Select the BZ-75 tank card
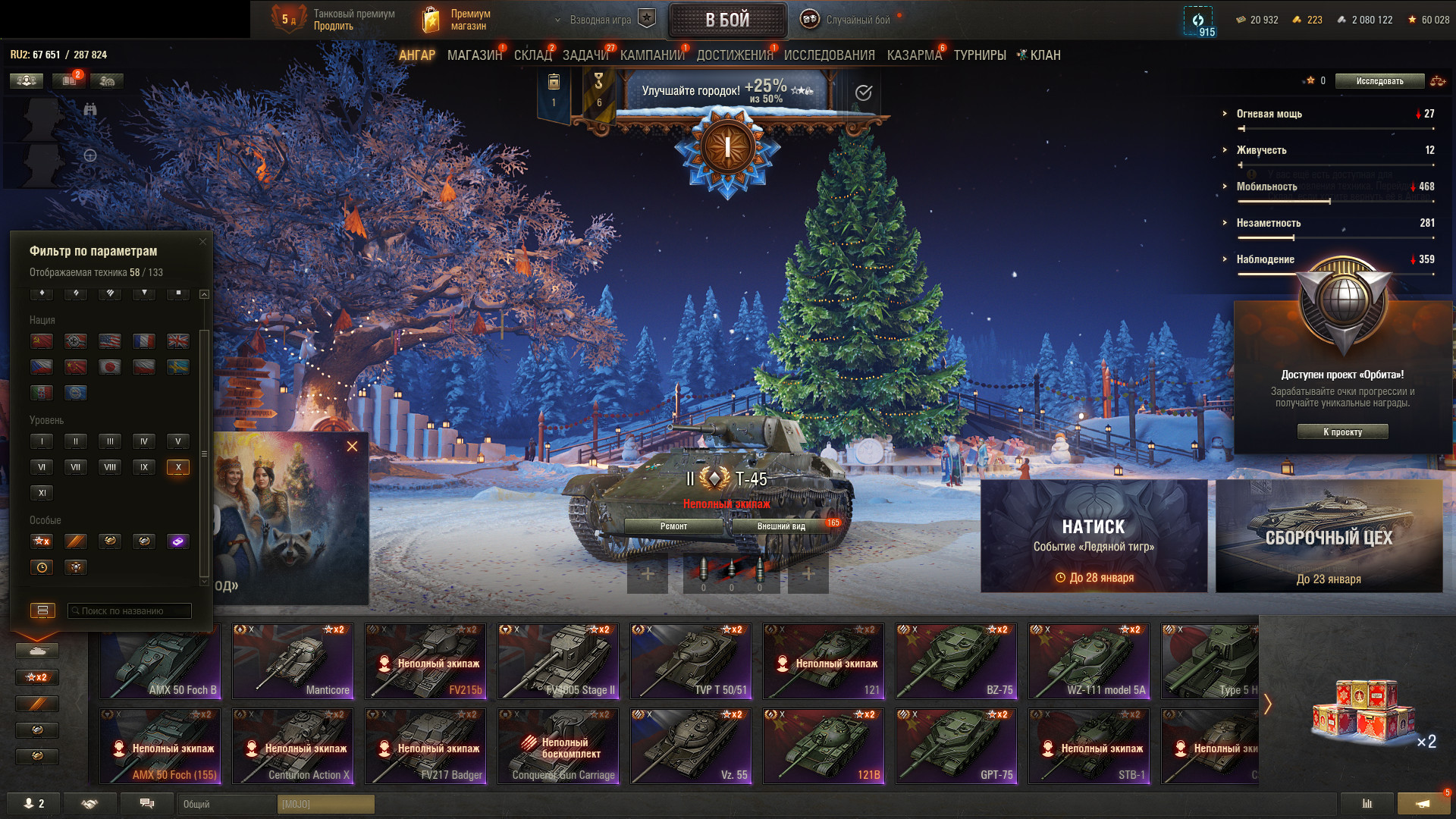The height and width of the screenshot is (819, 1456). [956, 661]
